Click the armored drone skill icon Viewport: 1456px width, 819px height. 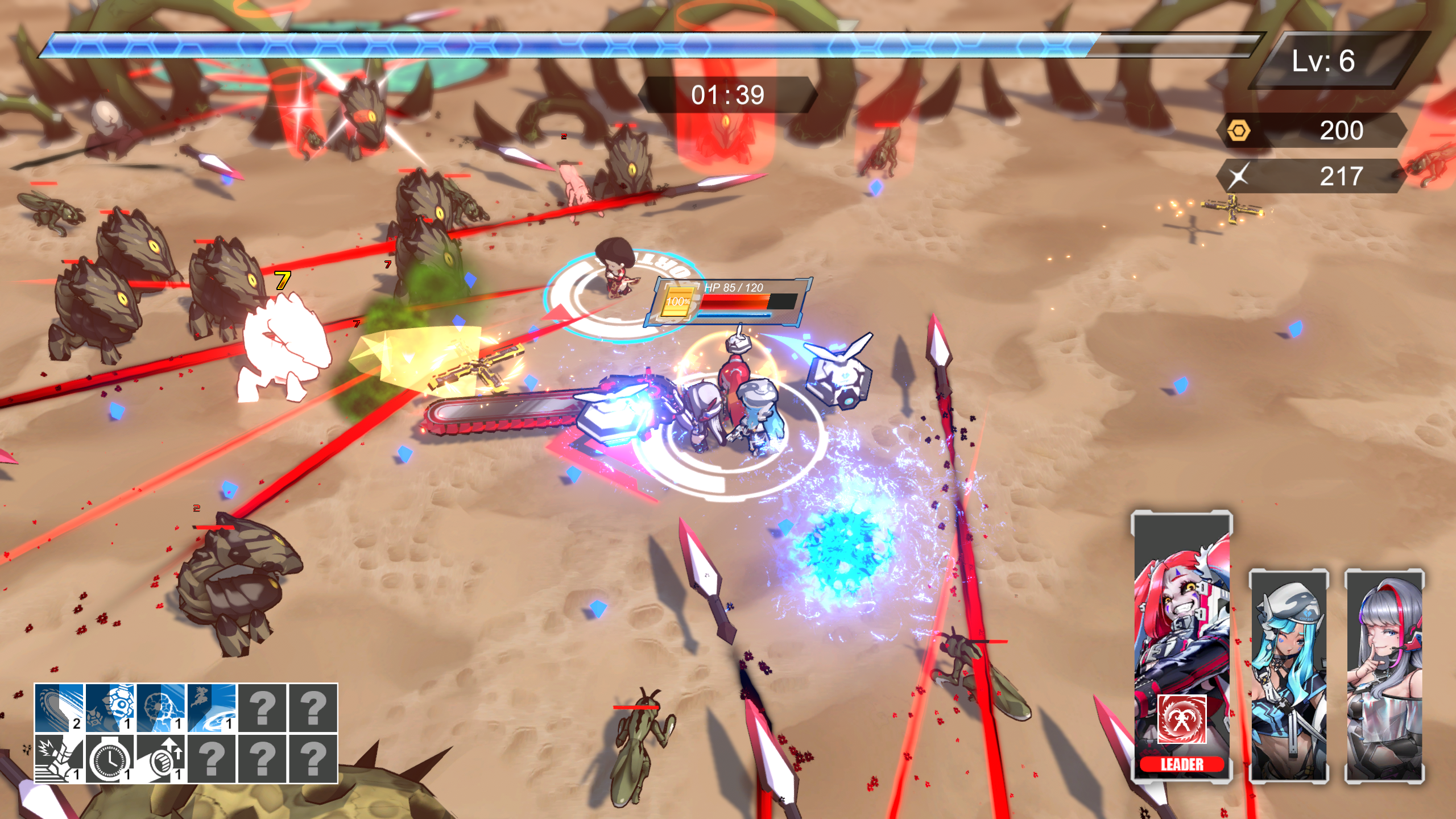pyautogui.click(x=110, y=708)
